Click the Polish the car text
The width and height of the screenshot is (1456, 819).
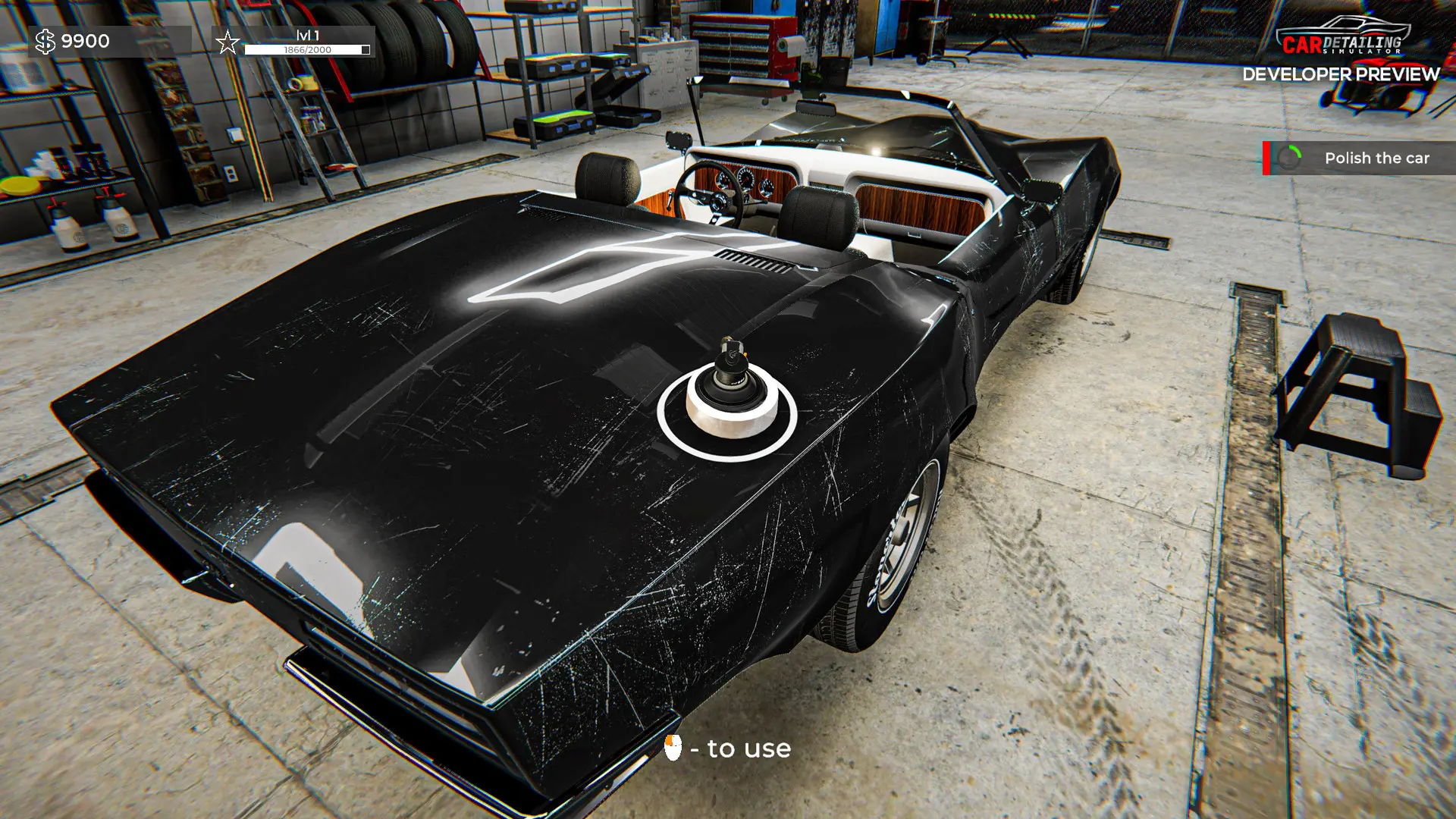1376,158
